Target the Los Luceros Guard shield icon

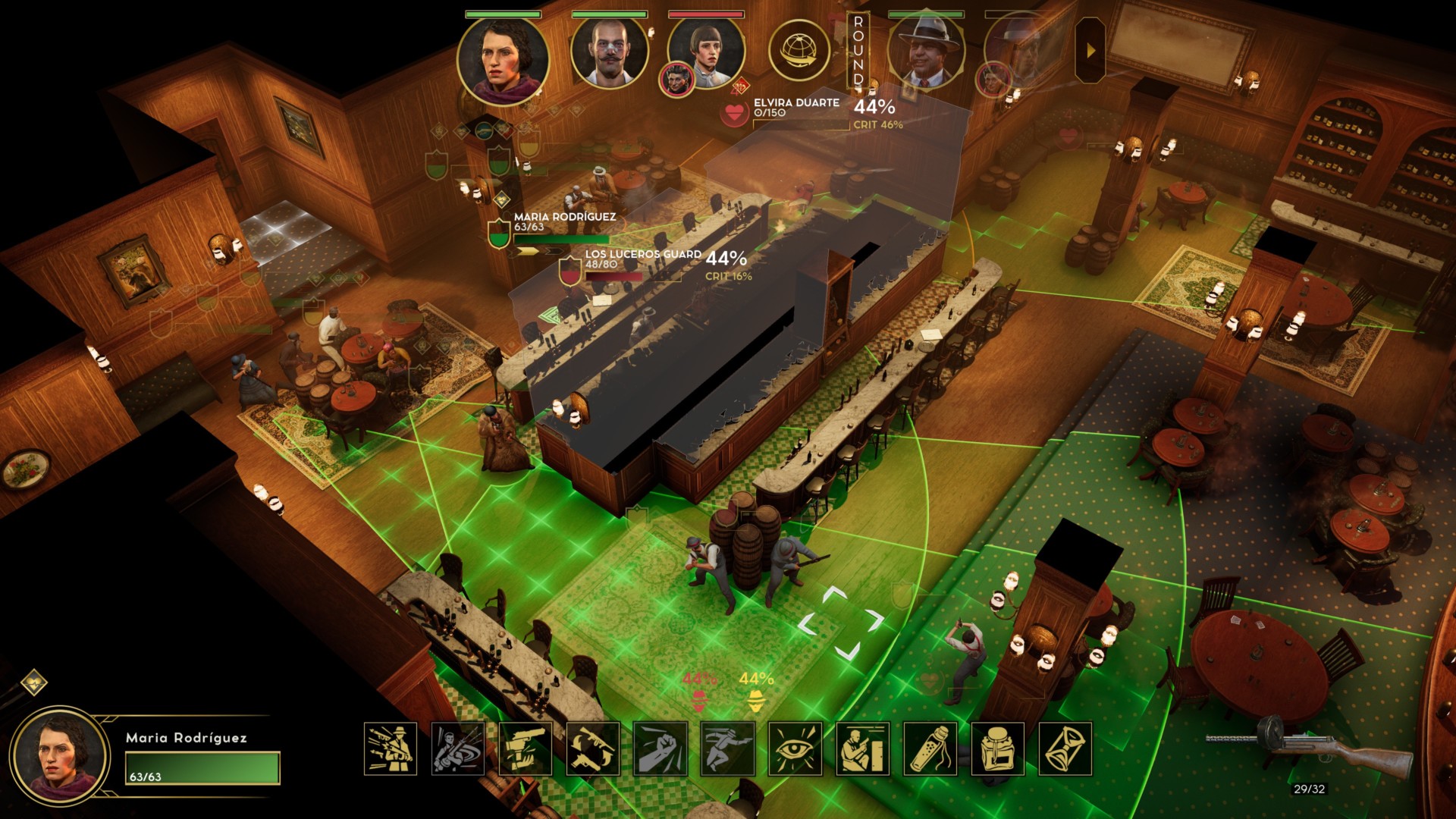click(570, 270)
